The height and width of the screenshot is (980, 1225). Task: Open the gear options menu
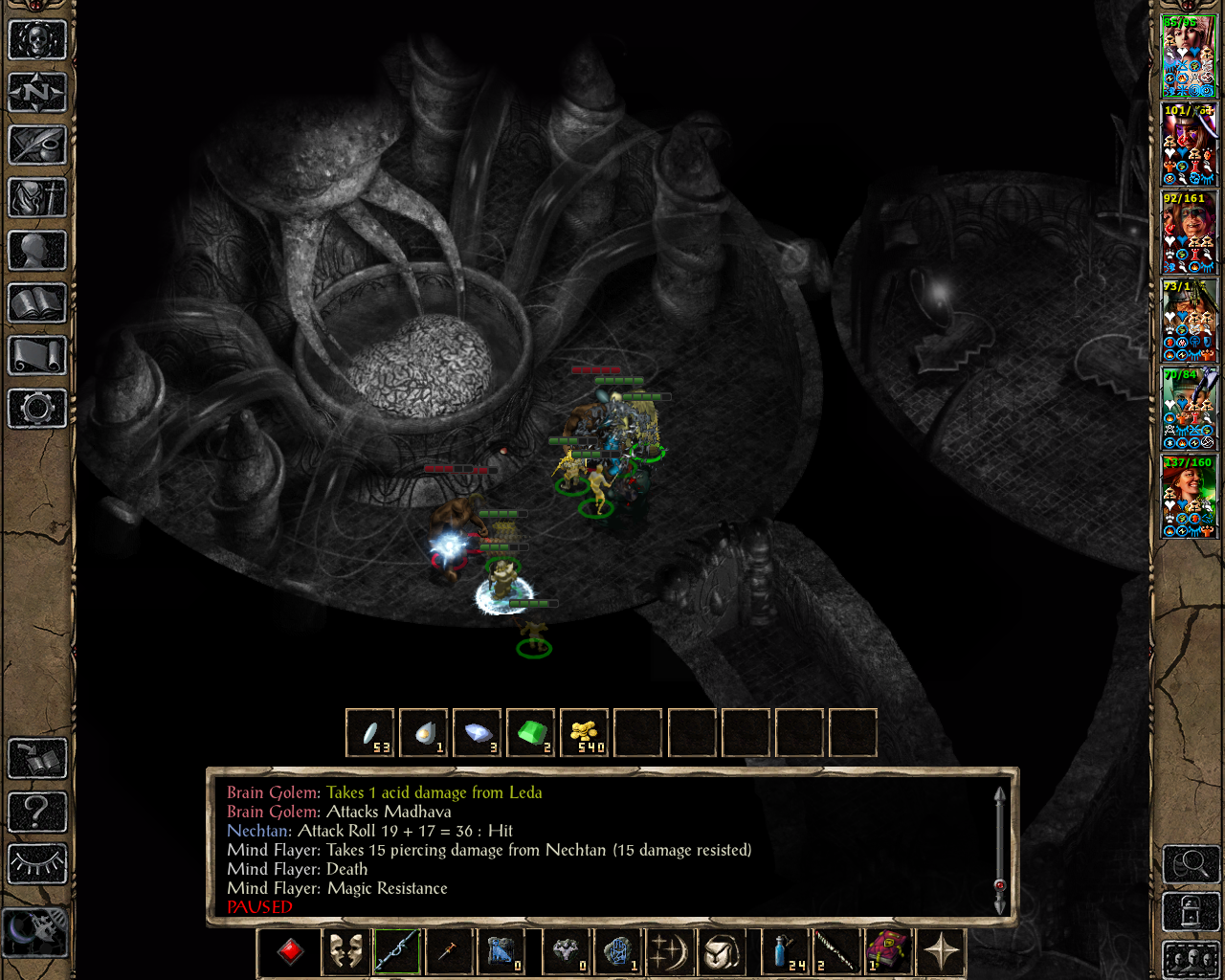(37, 409)
